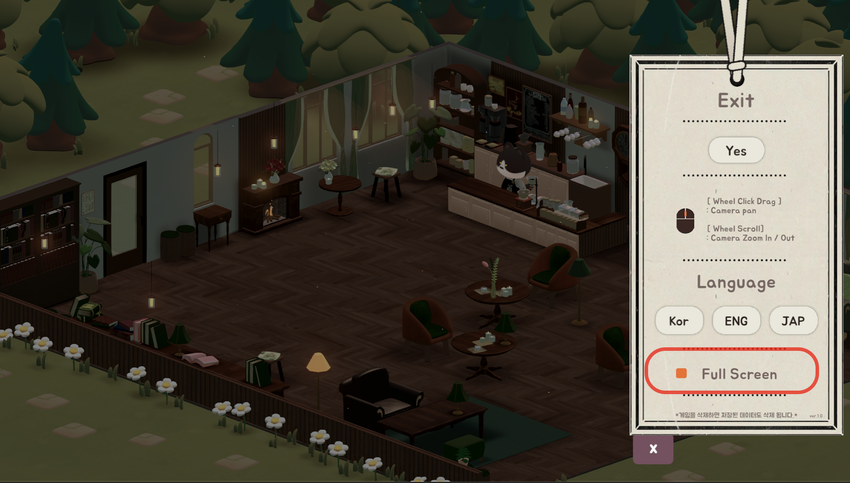Select the ENG language option
The width and height of the screenshot is (850, 483).
point(736,321)
